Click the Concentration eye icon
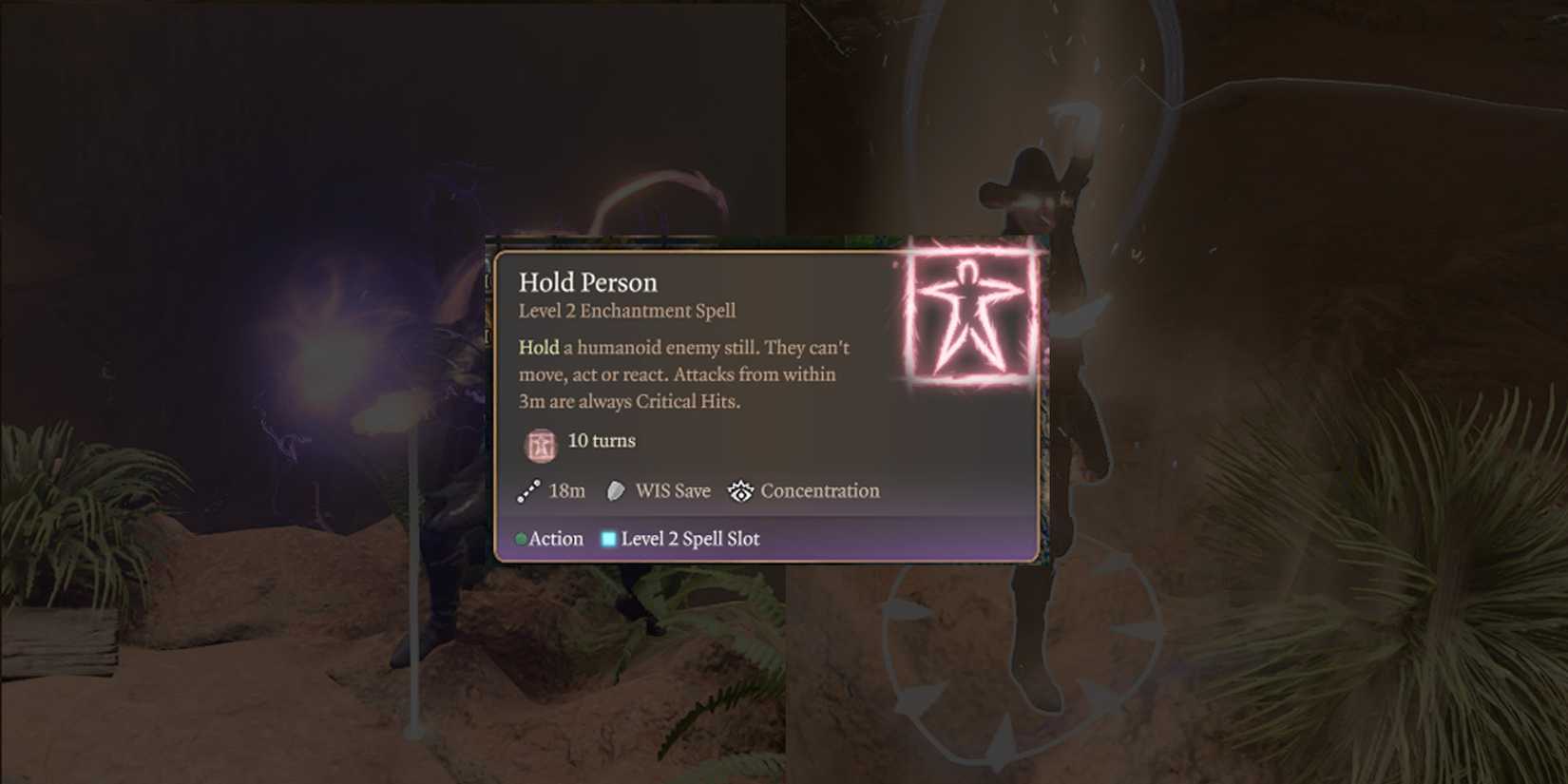1568x784 pixels. (x=740, y=490)
